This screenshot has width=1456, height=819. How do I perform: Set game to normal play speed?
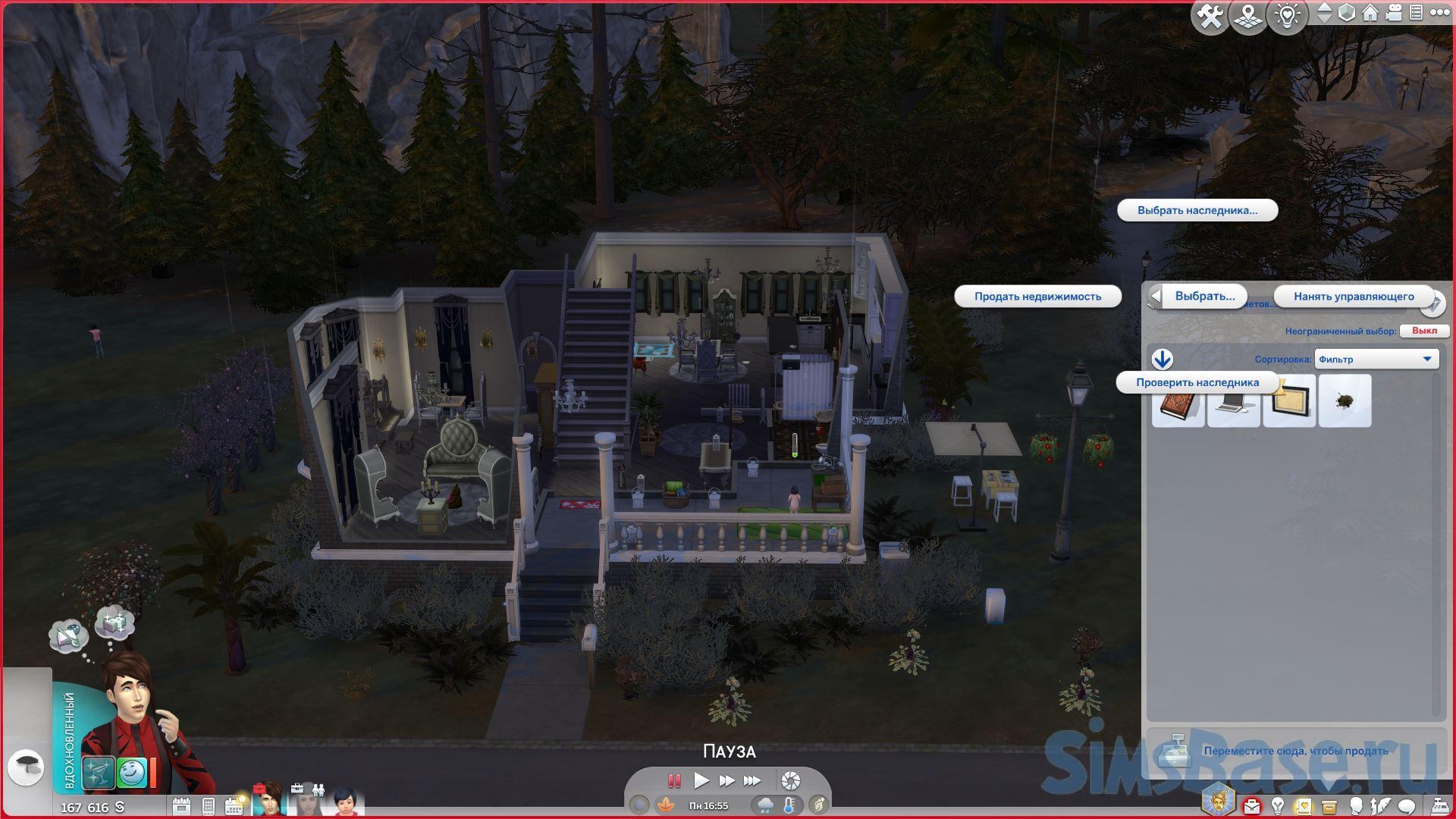click(x=701, y=780)
